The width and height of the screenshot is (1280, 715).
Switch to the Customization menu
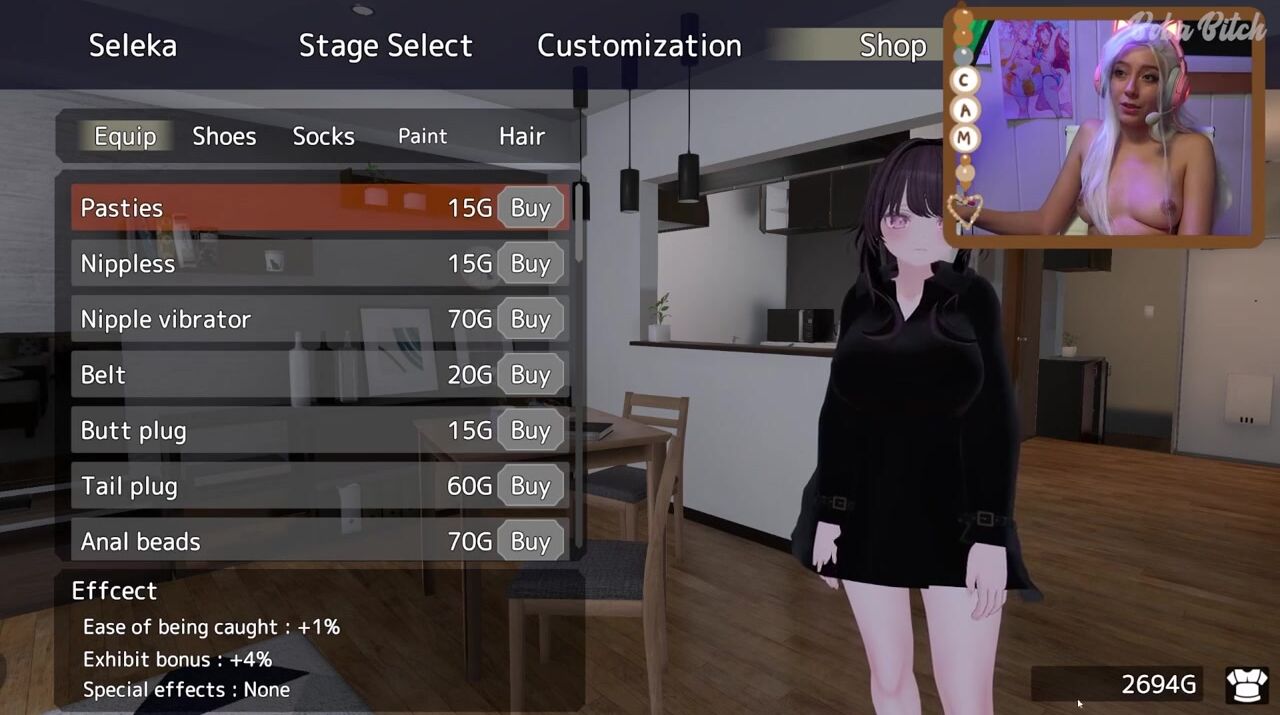tap(639, 46)
